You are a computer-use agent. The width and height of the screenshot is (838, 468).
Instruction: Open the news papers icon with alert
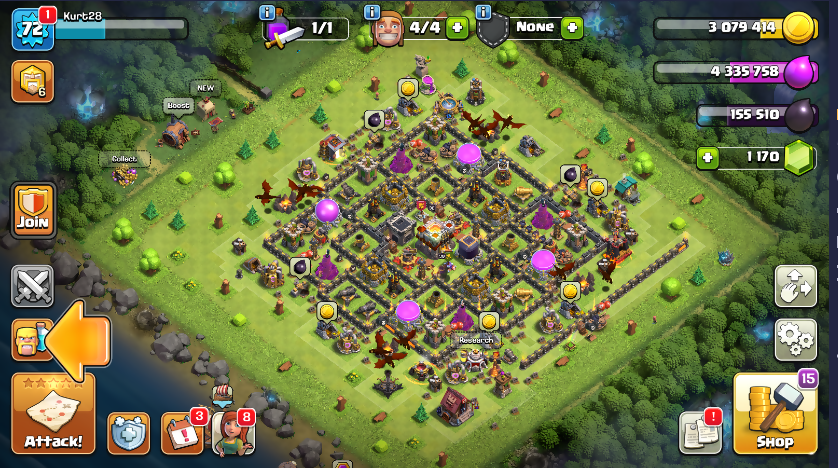700,432
